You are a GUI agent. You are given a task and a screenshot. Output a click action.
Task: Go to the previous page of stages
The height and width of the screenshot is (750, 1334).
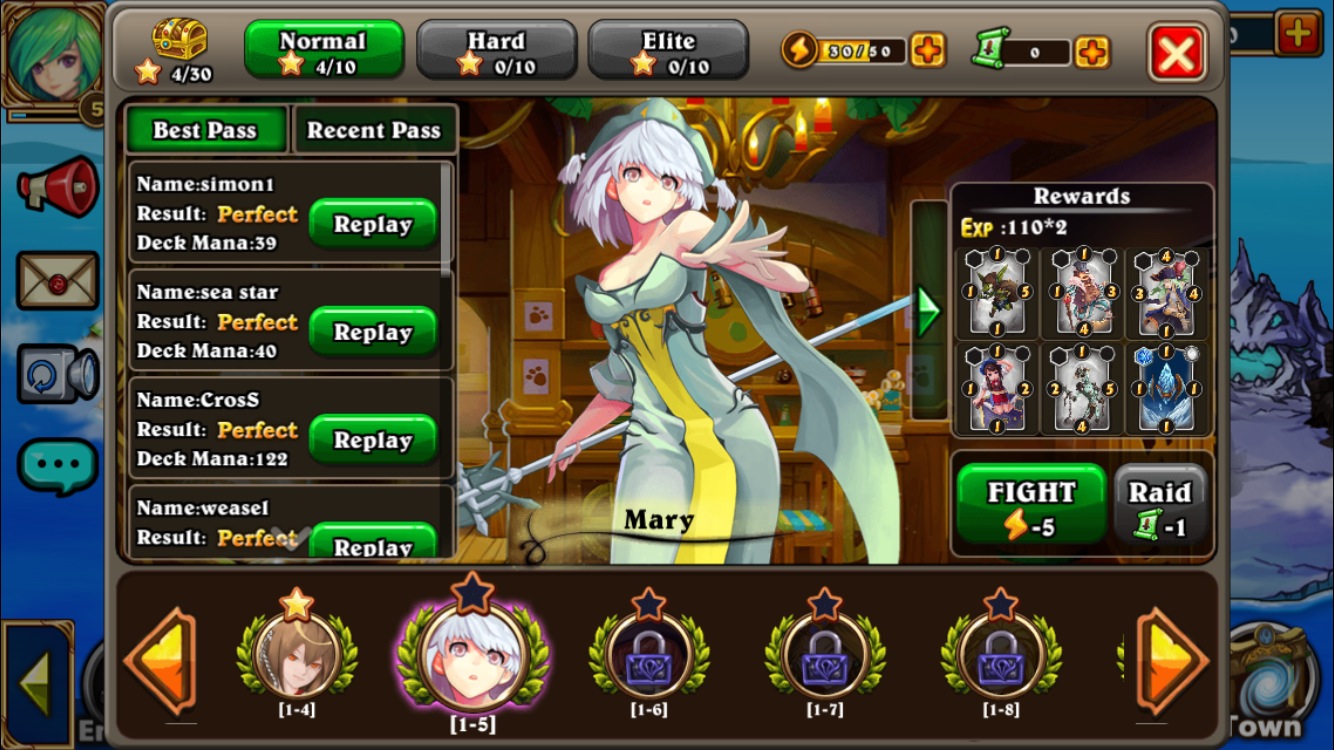click(x=160, y=659)
